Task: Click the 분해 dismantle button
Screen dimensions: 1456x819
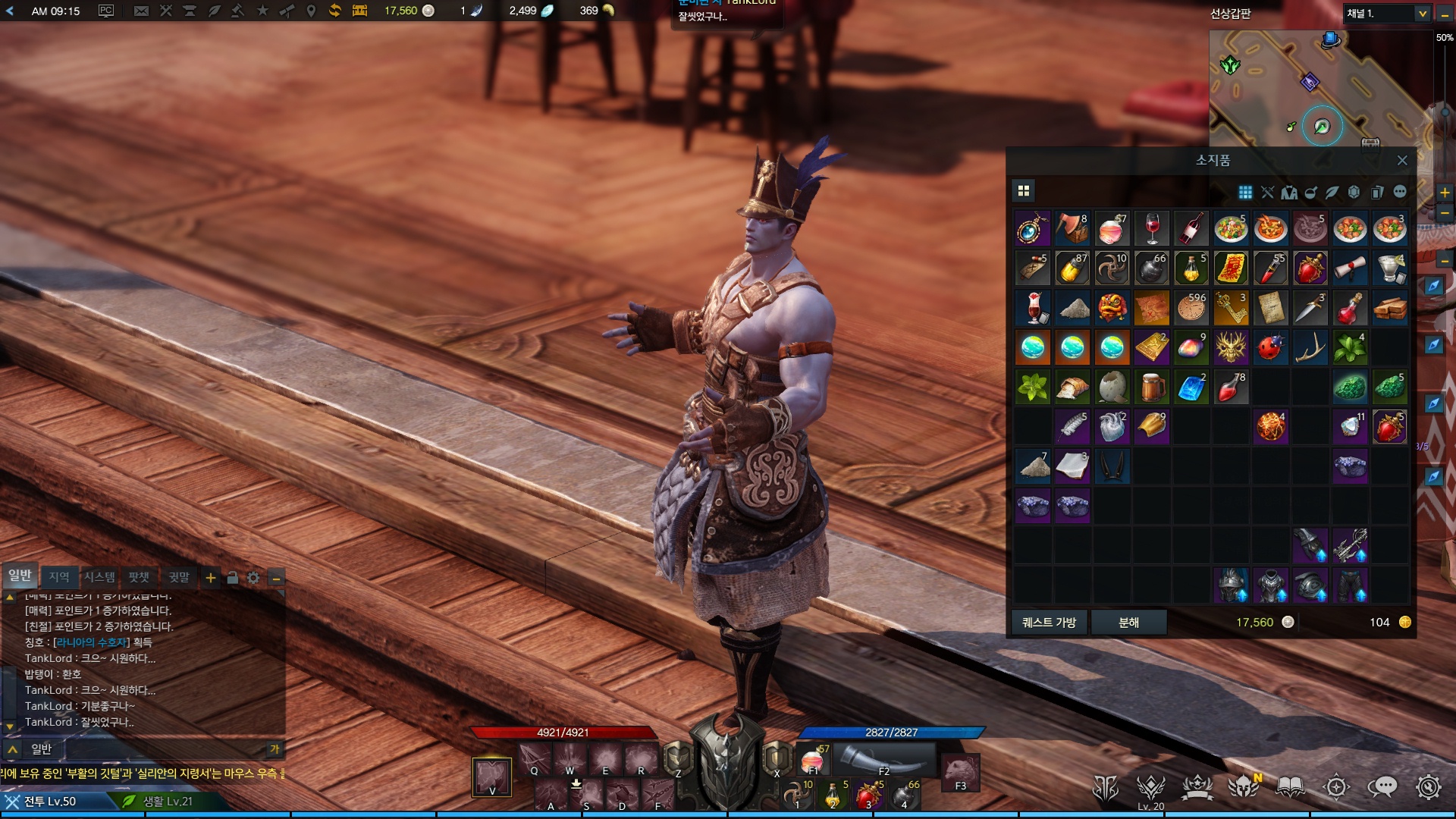Action: click(1128, 623)
